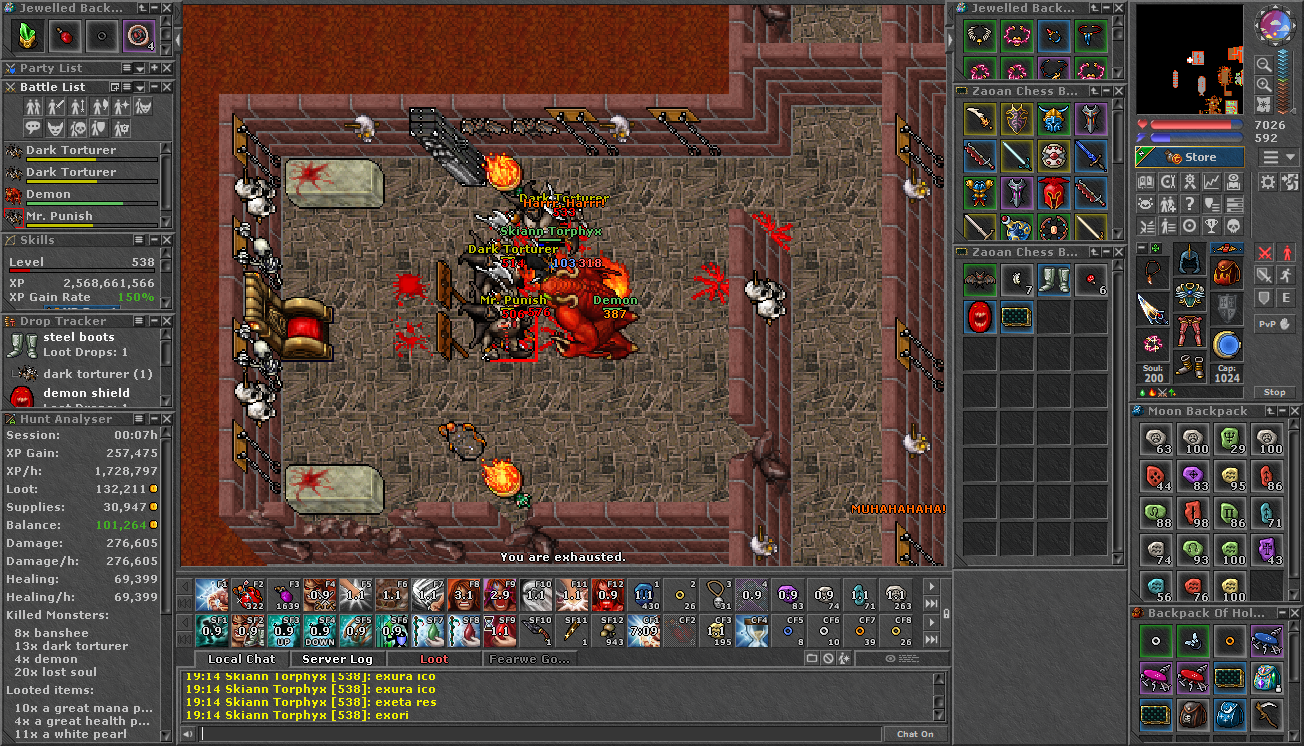
Task: Open the skull death list icon
Action: tap(1233, 226)
